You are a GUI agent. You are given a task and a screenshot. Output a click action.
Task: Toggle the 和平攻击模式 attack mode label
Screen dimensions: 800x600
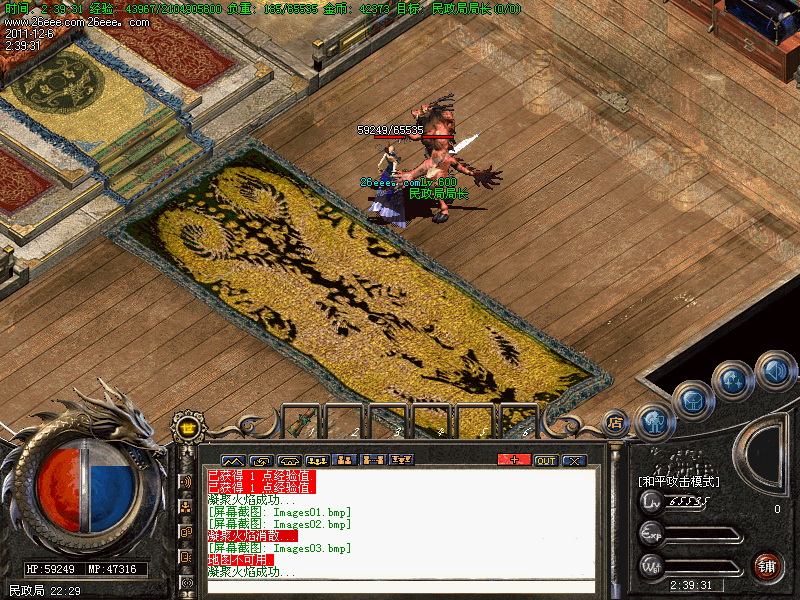pos(679,481)
